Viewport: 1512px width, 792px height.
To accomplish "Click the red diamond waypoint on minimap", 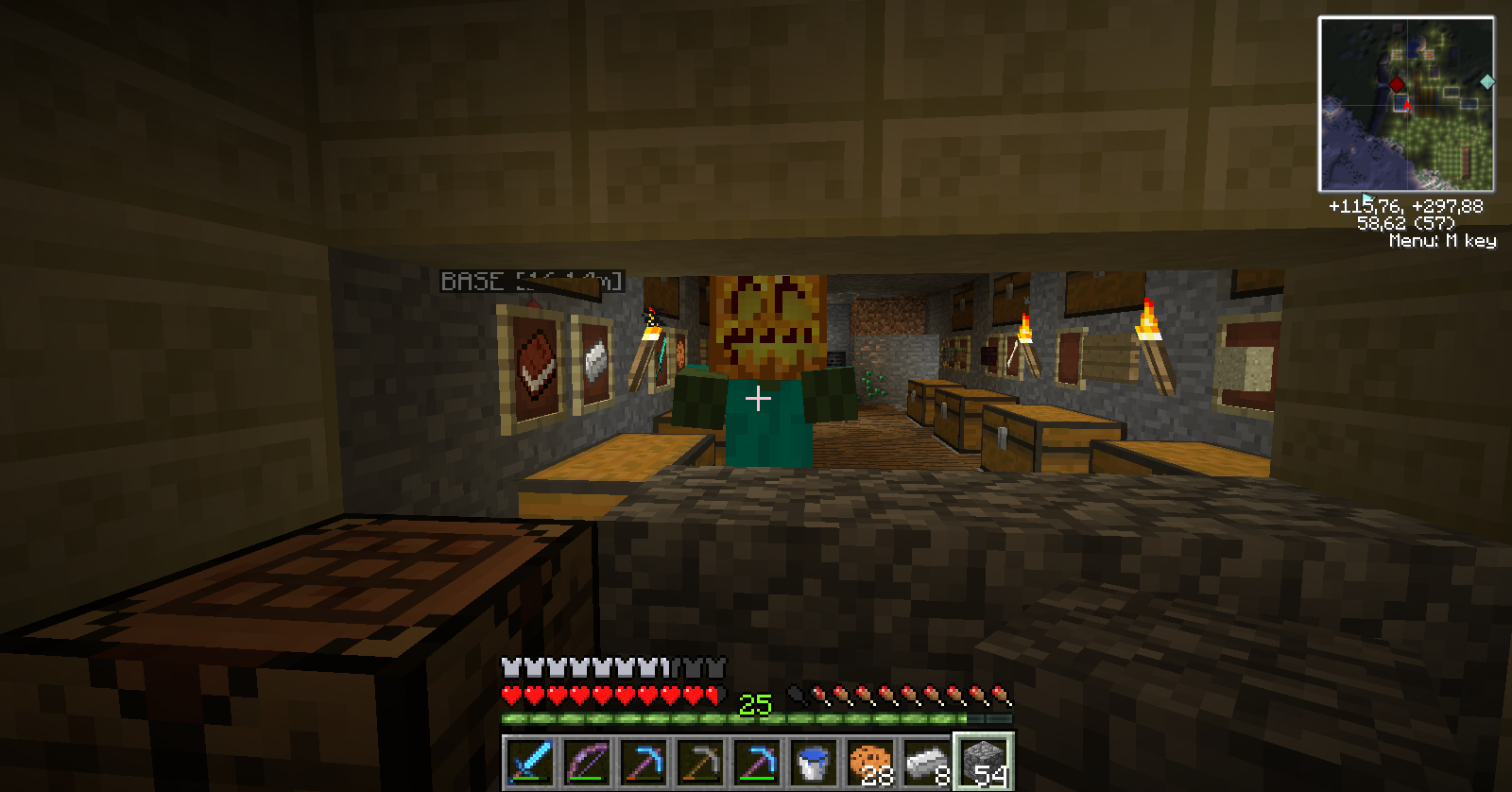I will 1397,85.
